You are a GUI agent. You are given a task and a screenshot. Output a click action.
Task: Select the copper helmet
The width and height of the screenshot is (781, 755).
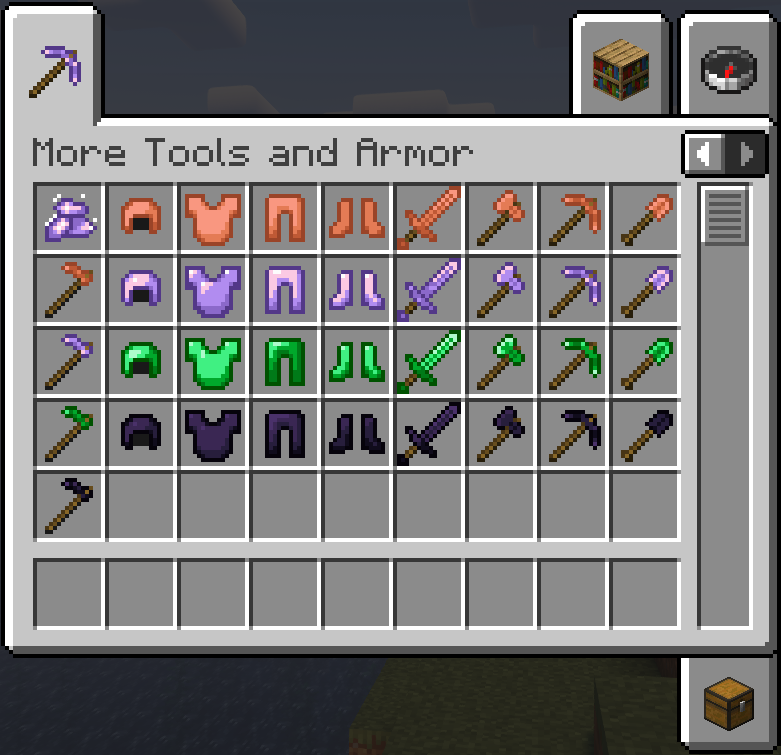(x=142, y=218)
